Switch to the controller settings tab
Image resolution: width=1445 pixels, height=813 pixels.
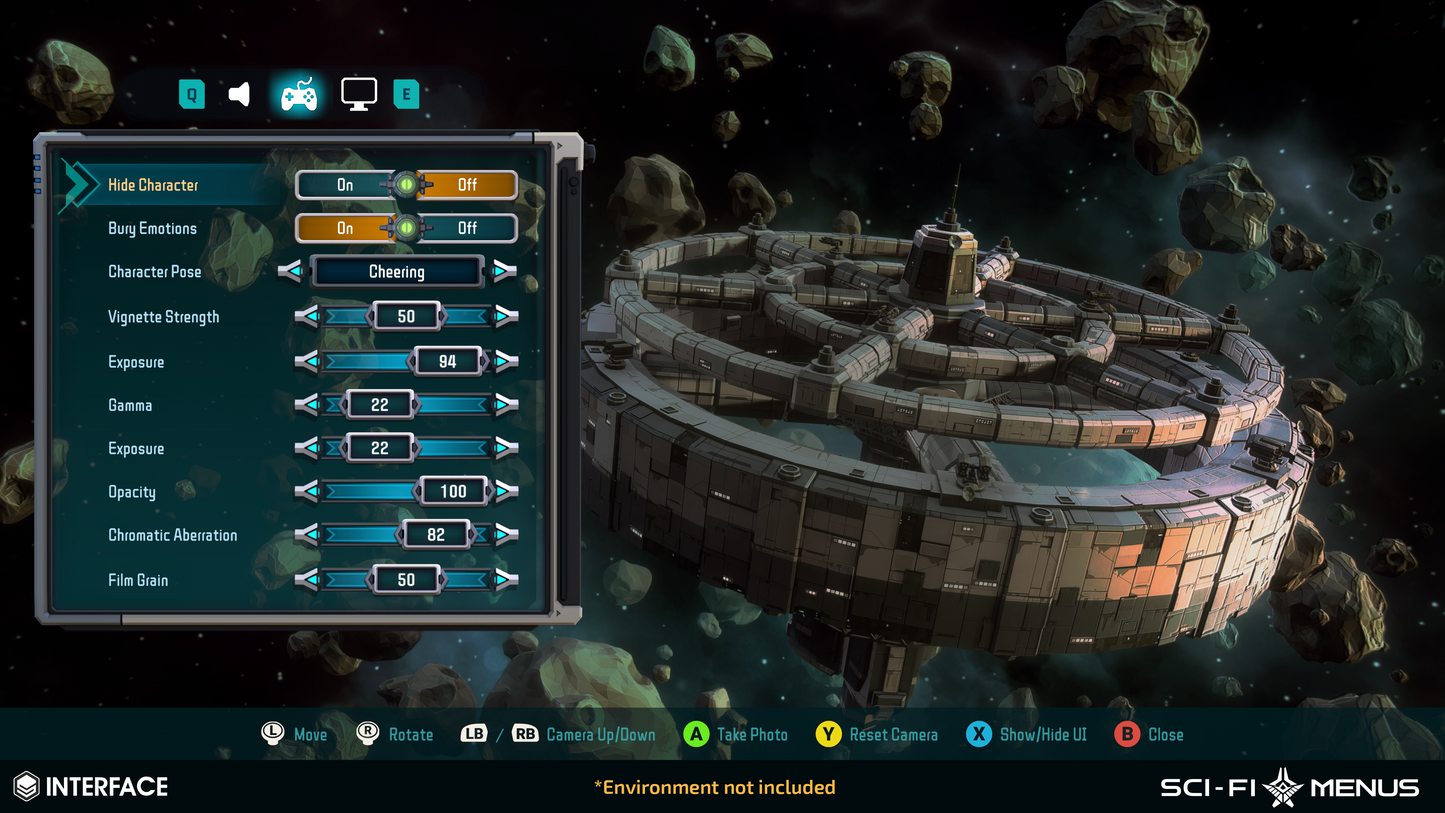click(297, 92)
